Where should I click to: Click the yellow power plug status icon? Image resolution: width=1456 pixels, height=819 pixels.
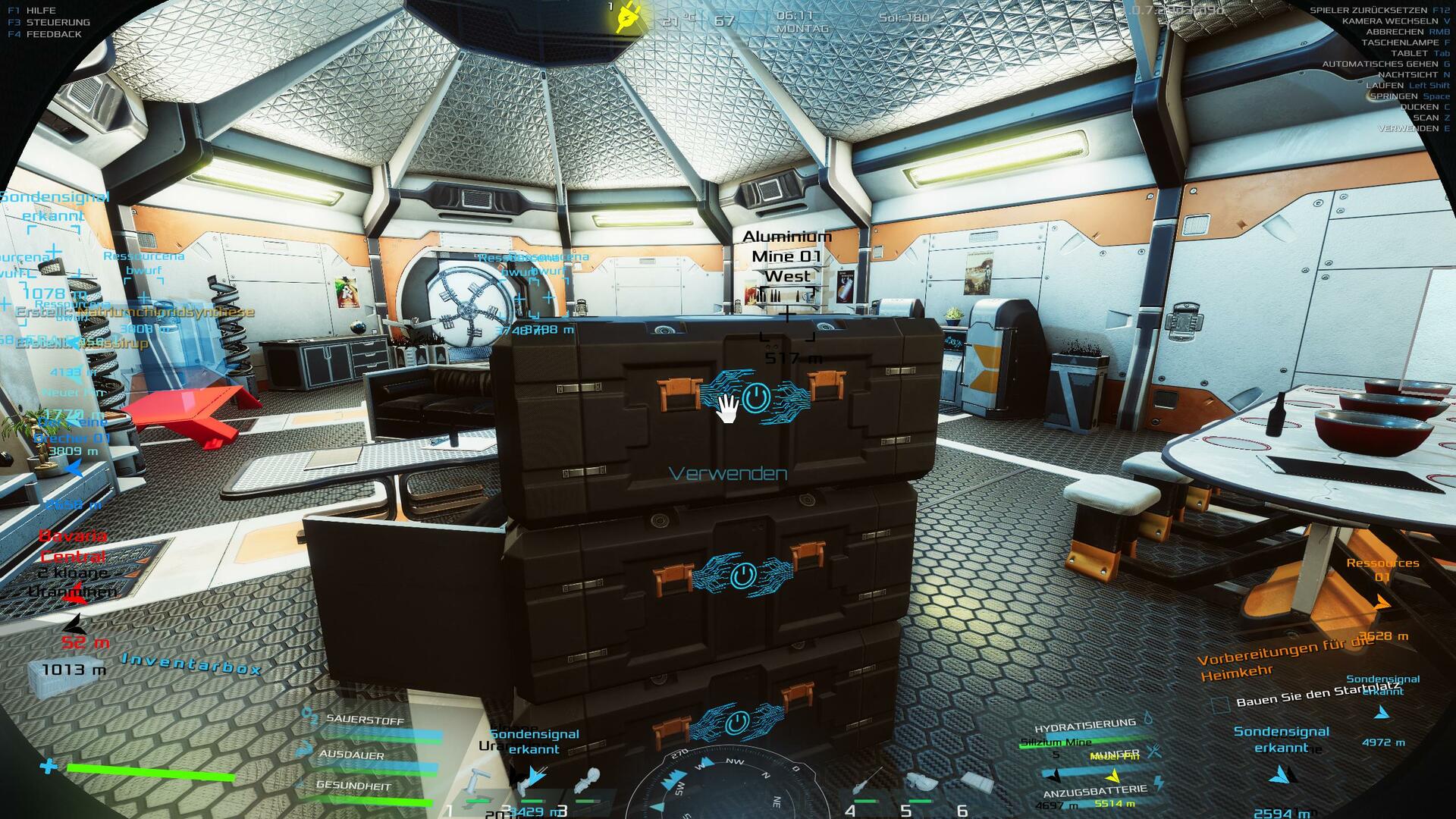pyautogui.click(x=628, y=17)
